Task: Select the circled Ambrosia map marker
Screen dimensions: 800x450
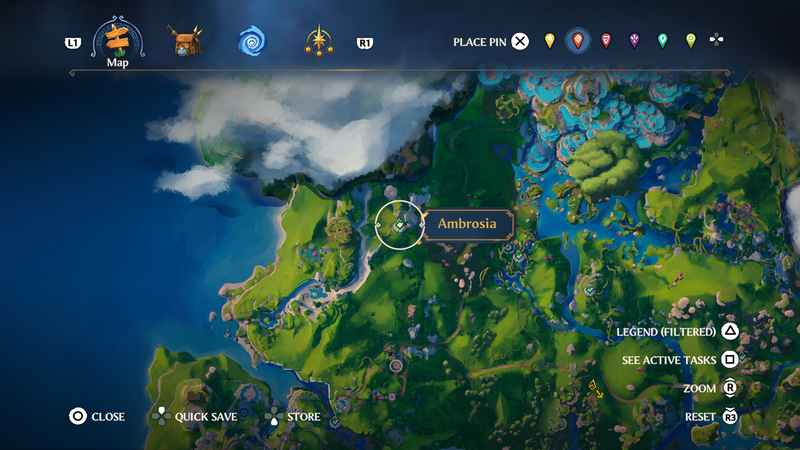Action: pos(398,225)
